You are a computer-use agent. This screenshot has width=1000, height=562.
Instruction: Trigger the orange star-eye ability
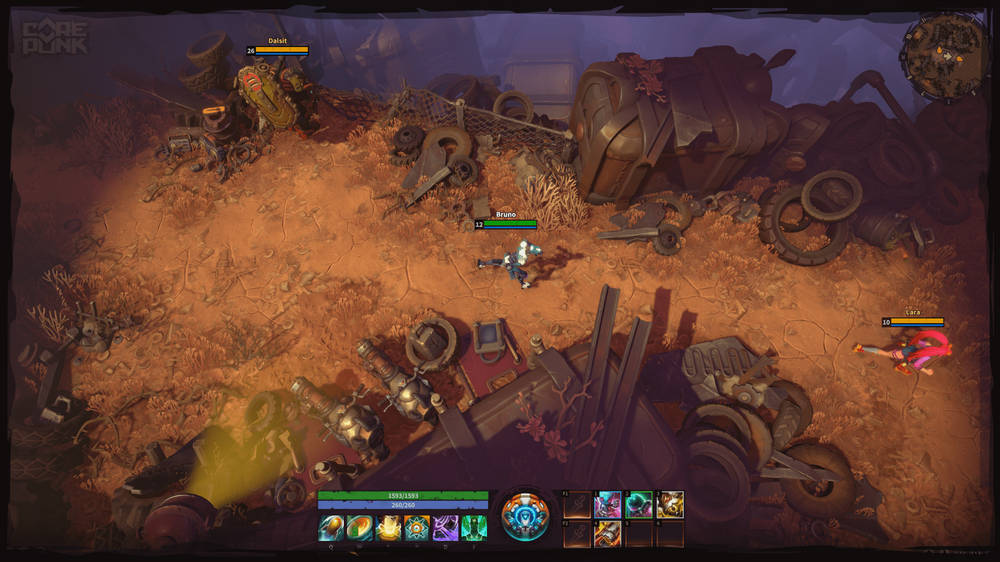coord(417,528)
